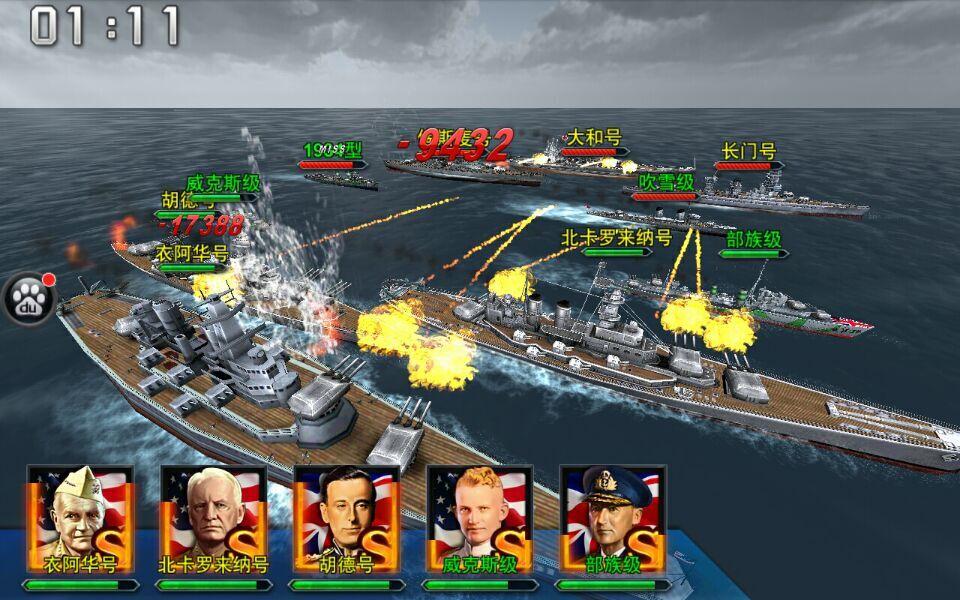Select the 北卡罗来纳号 commander card
The image size is (960, 600).
(213, 520)
